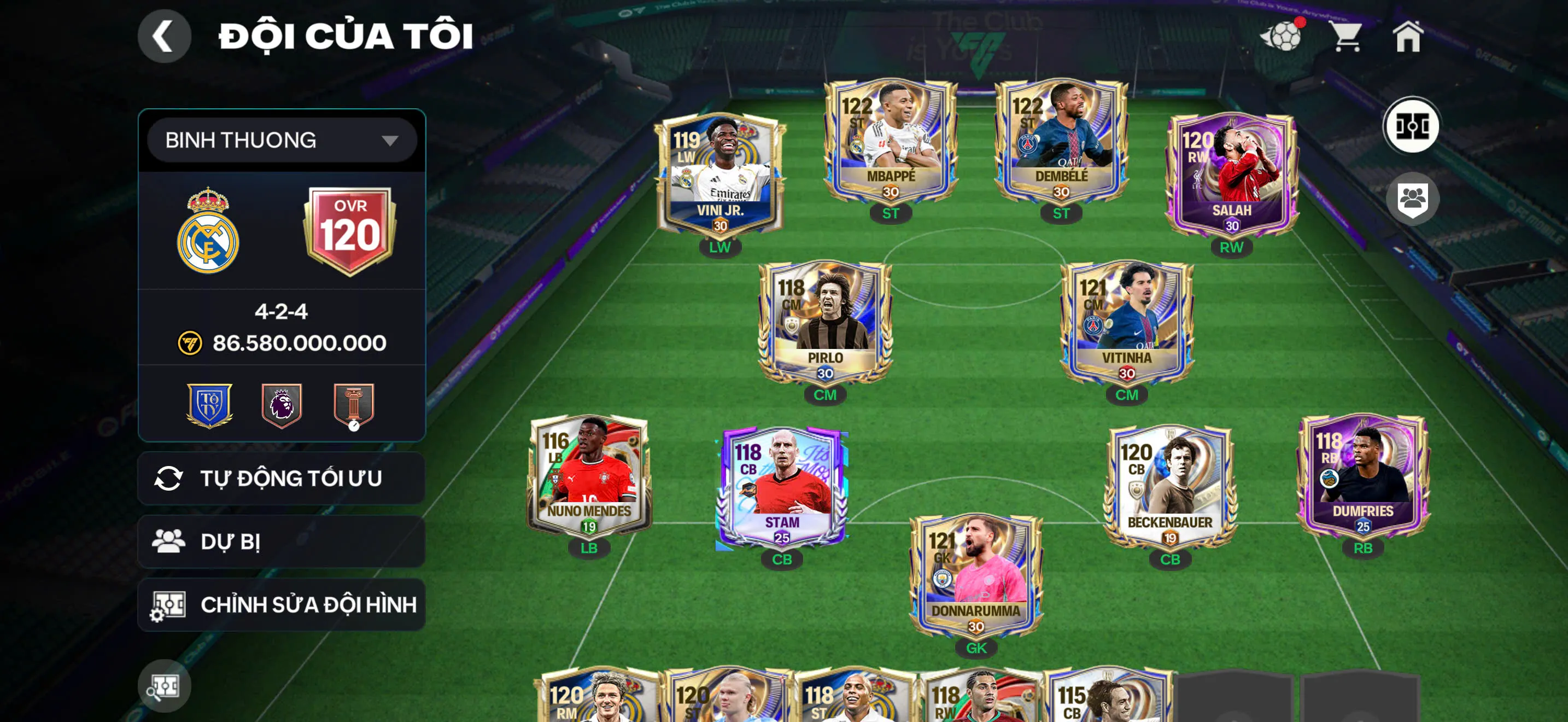Select CHỈNH SỬA ĐỘI HÌNH option

(281, 605)
